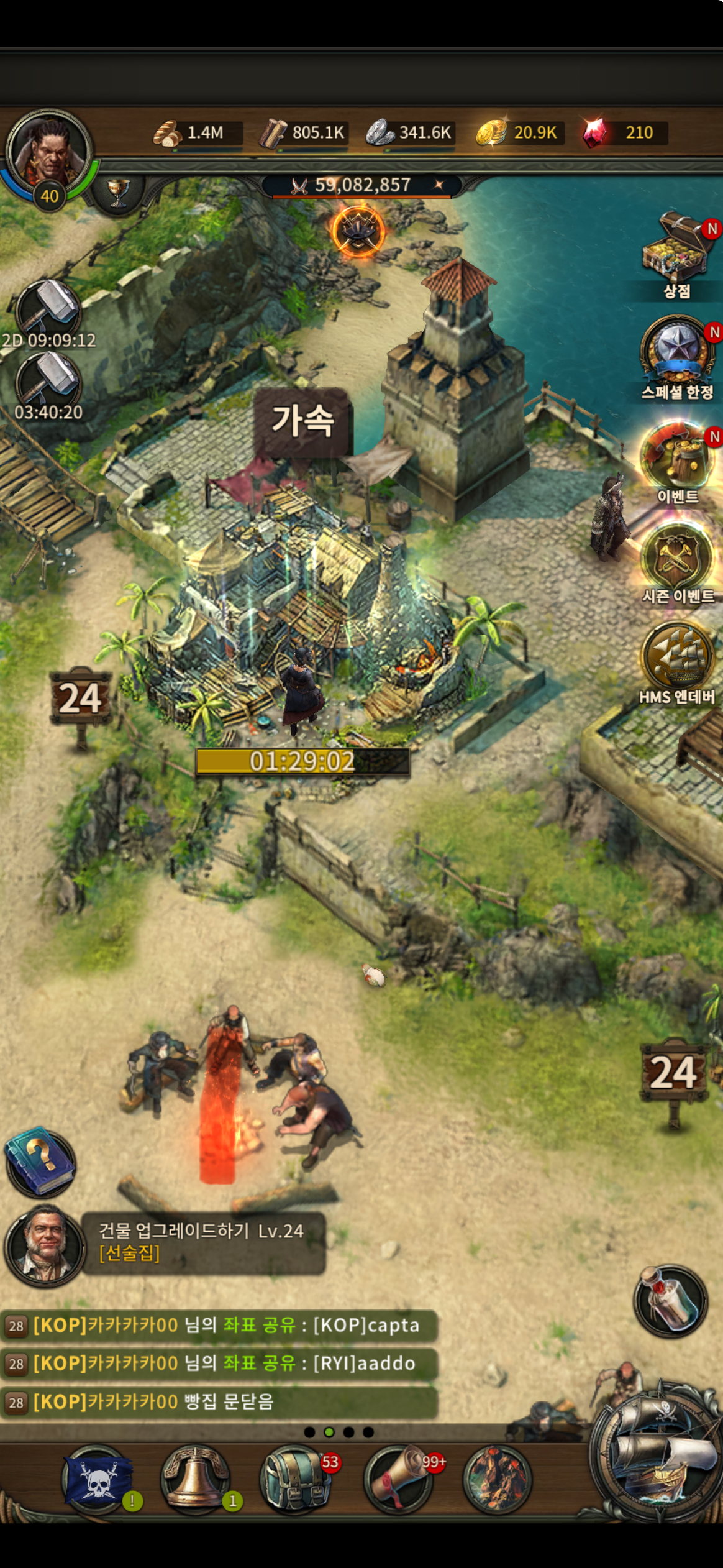The image size is (723, 1568).
Task: Tap the red gem currency counter
Action: [x=624, y=133]
